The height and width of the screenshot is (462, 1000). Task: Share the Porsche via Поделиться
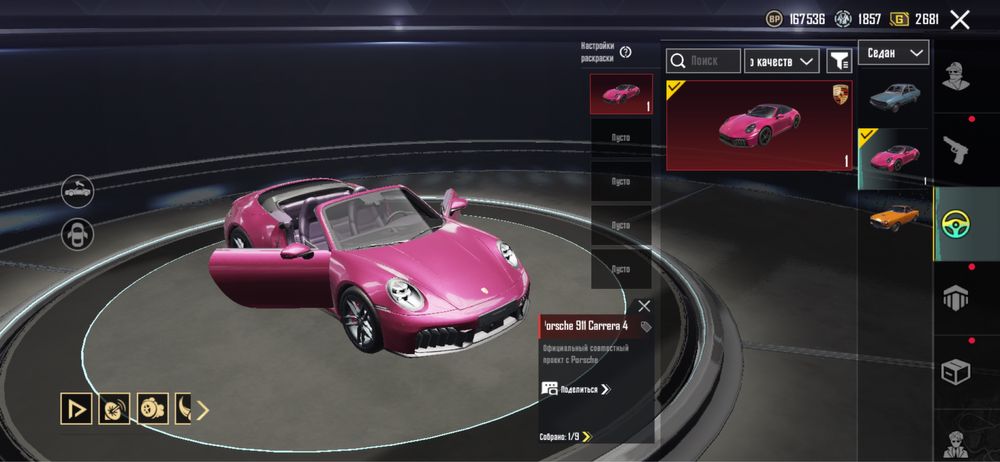click(x=577, y=389)
